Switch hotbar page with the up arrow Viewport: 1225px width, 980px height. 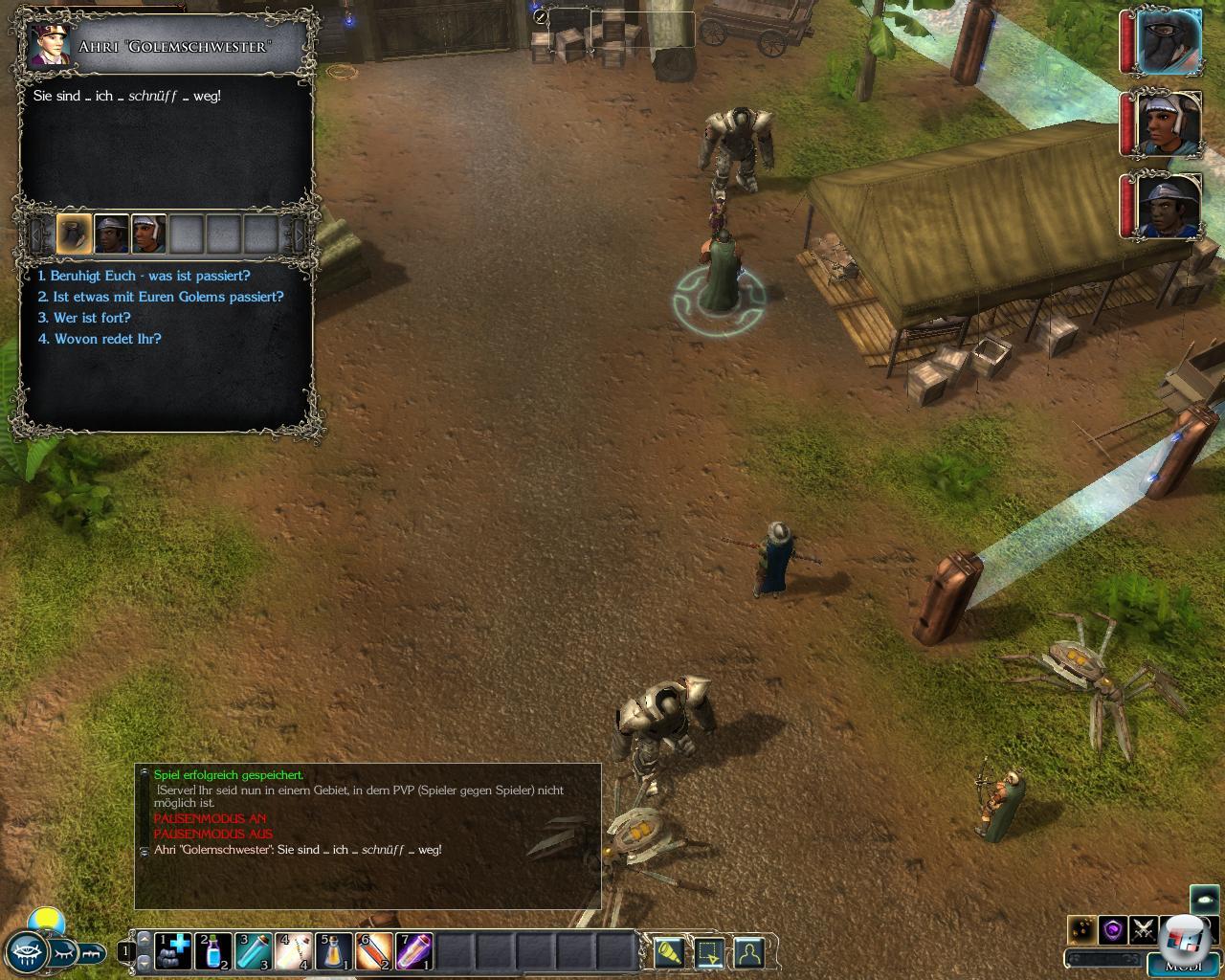pyautogui.click(x=145, y=939)
